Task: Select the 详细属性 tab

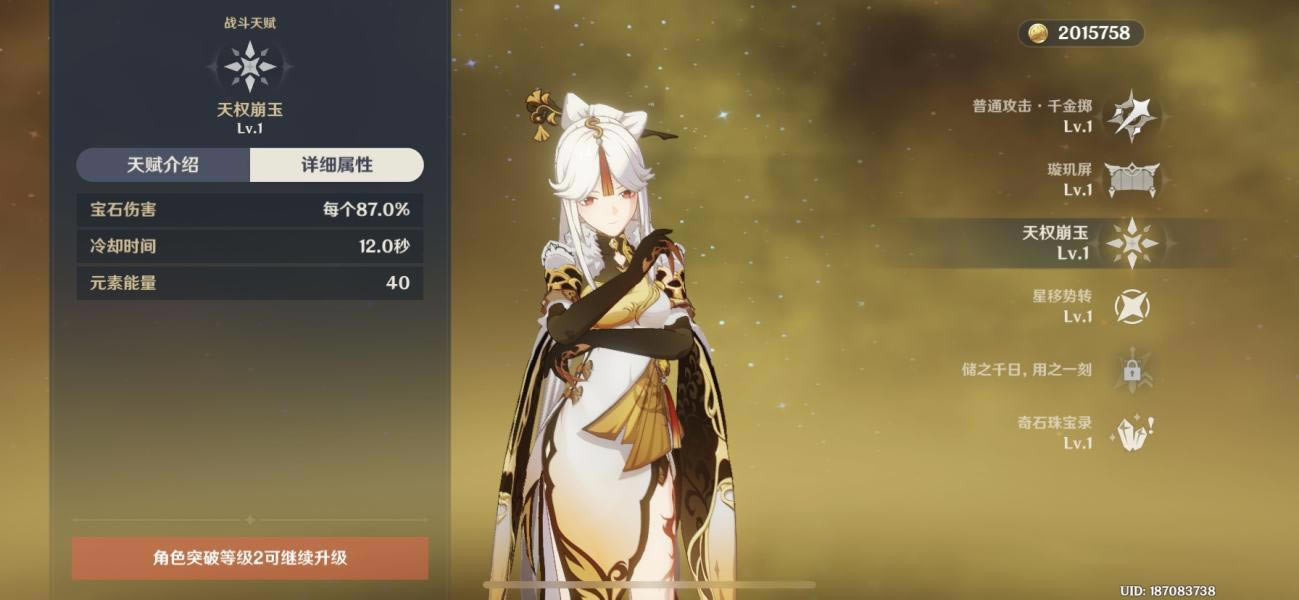Action: pyautogui.click(x=337, y=165)
